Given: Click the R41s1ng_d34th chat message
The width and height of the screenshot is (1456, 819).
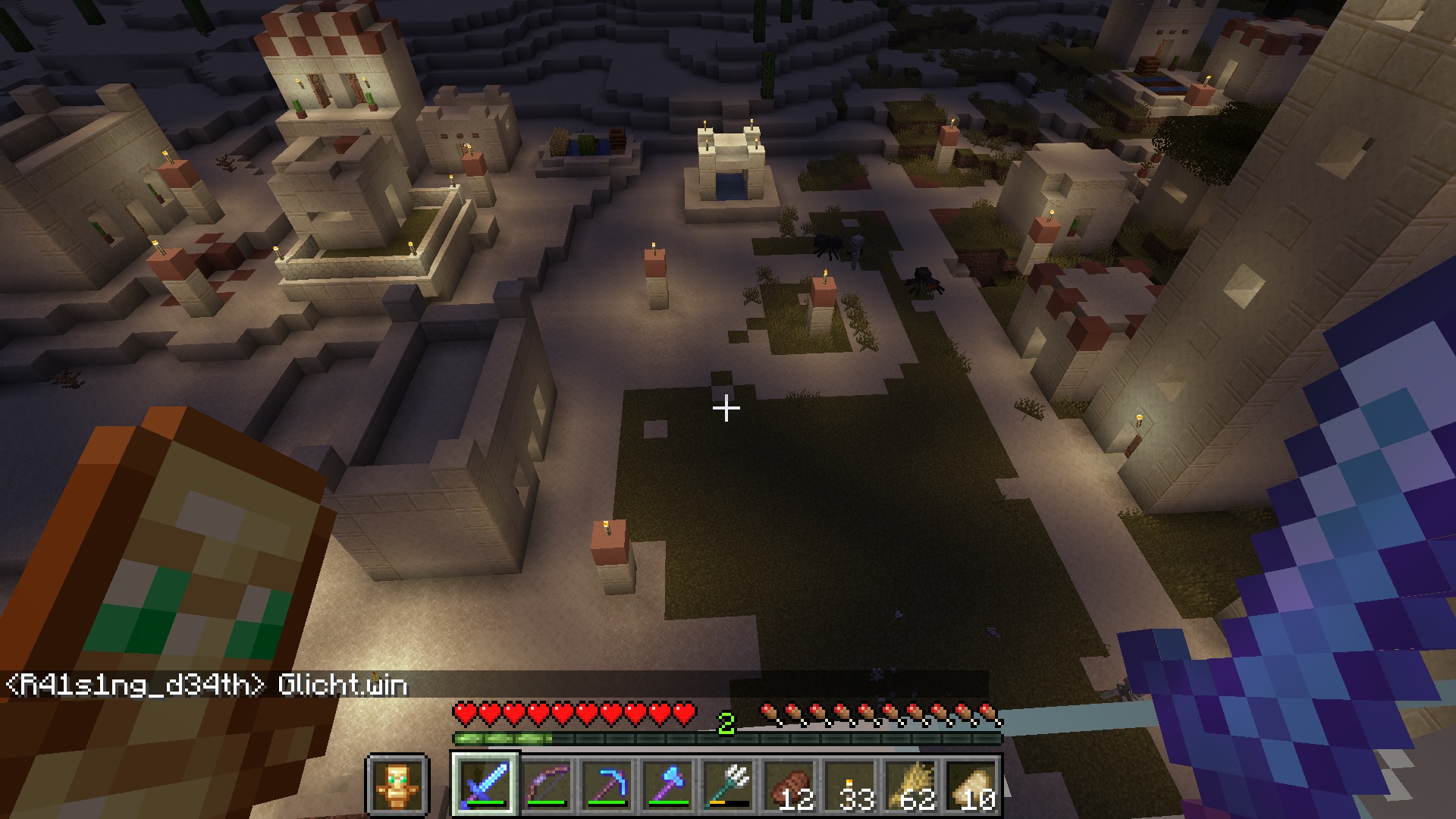Looking at the screenshot, I should 206,686.
